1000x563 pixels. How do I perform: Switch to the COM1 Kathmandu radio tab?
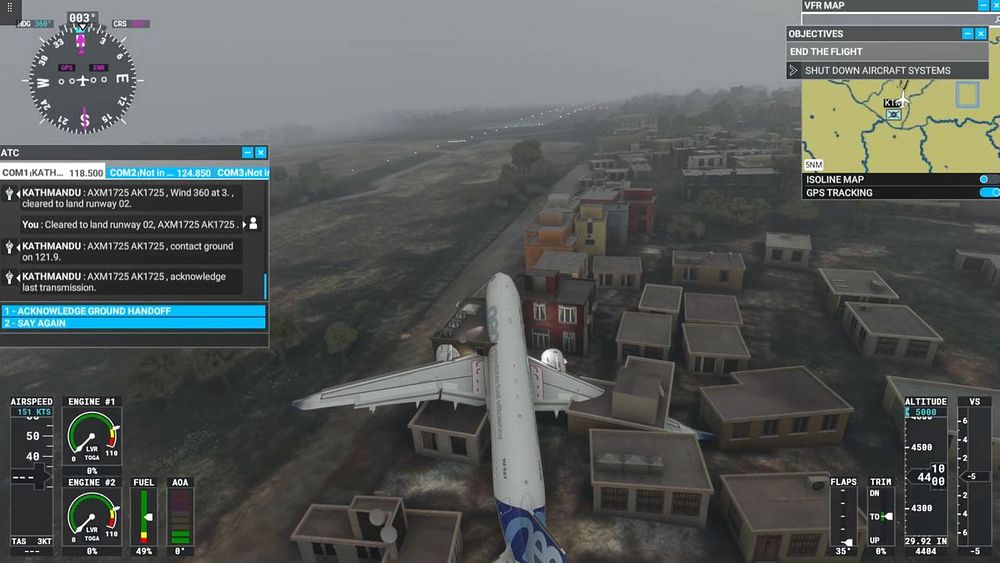click(x=54, y=173)
